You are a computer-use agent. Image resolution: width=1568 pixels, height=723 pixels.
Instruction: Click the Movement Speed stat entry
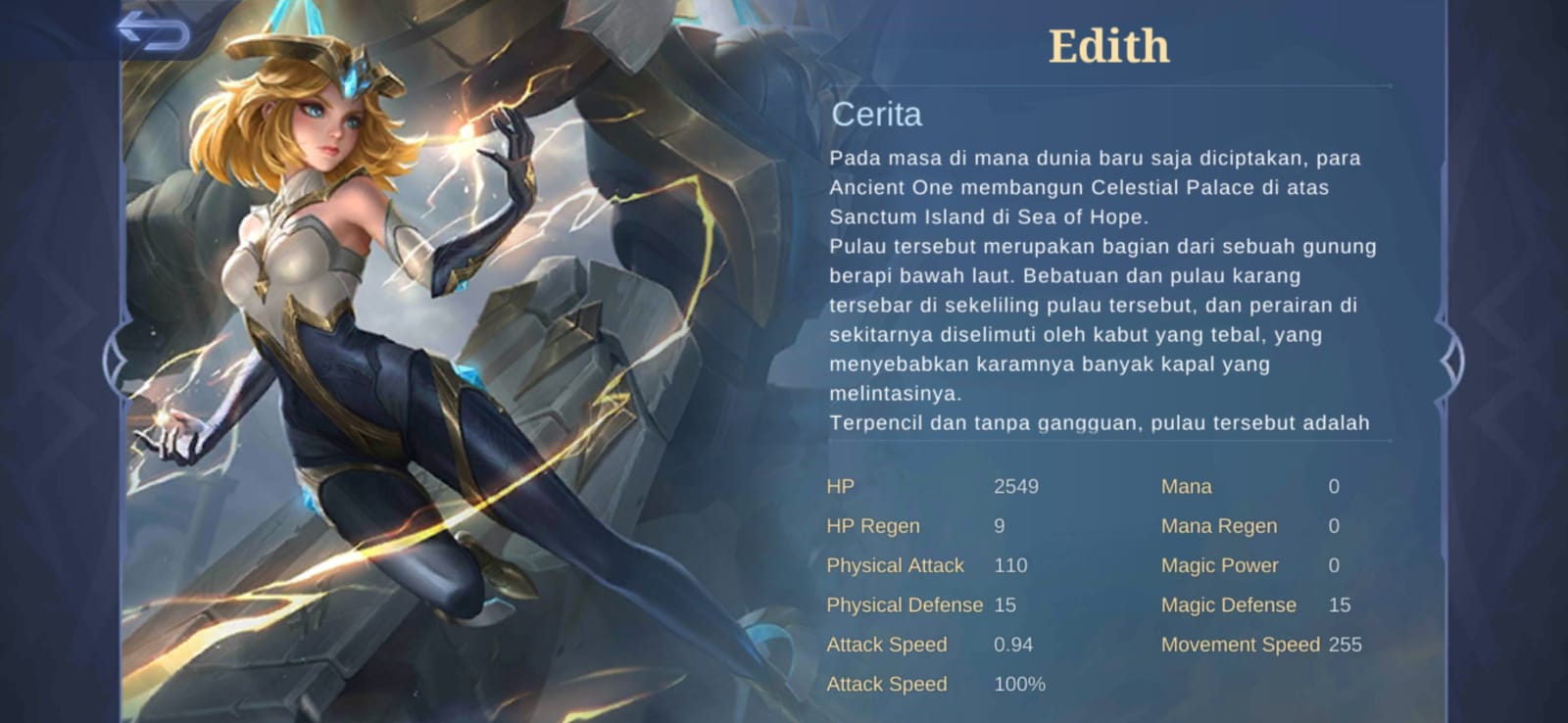[1242, 645]
